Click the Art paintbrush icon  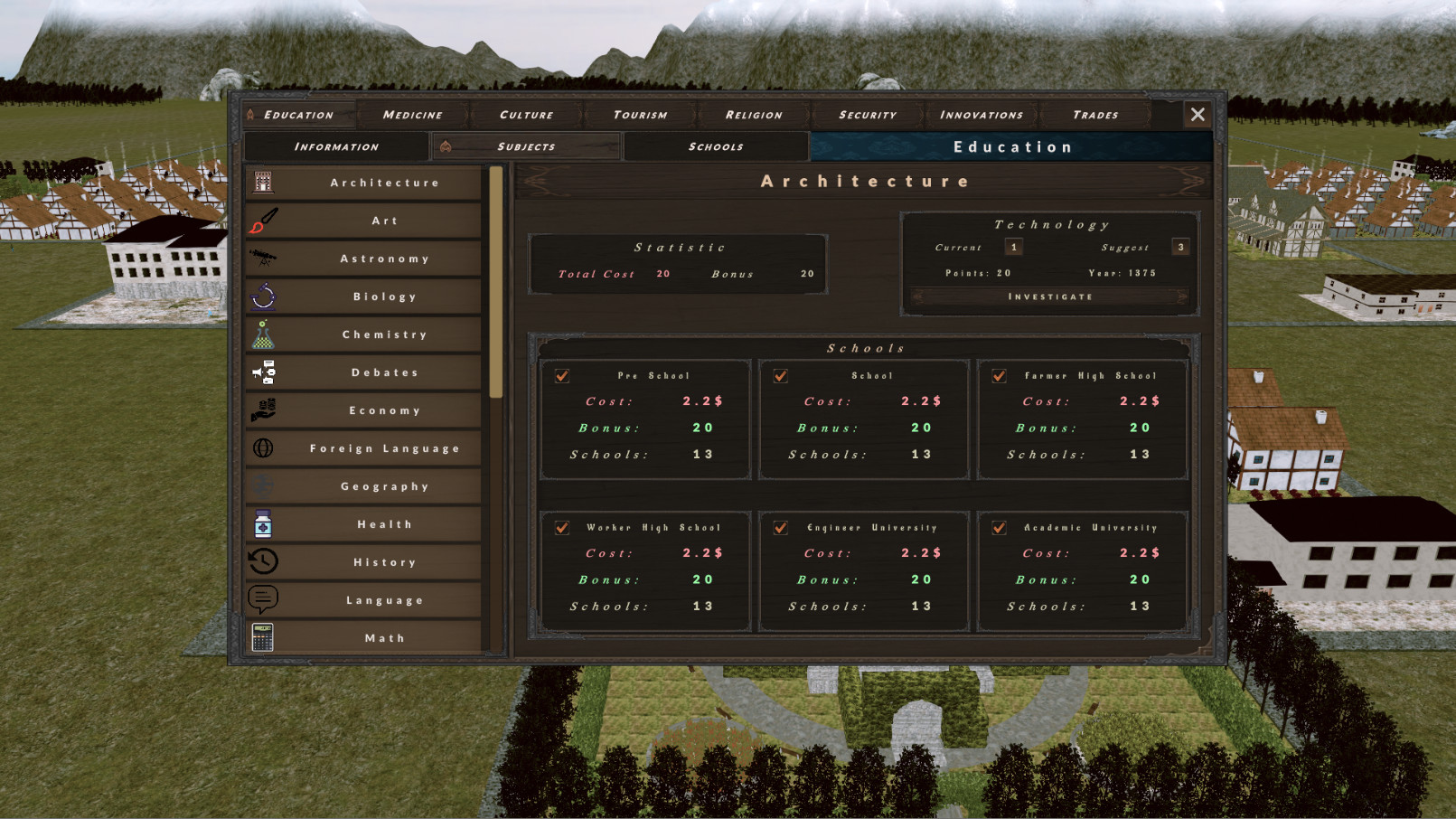click(x=263, y=220)
